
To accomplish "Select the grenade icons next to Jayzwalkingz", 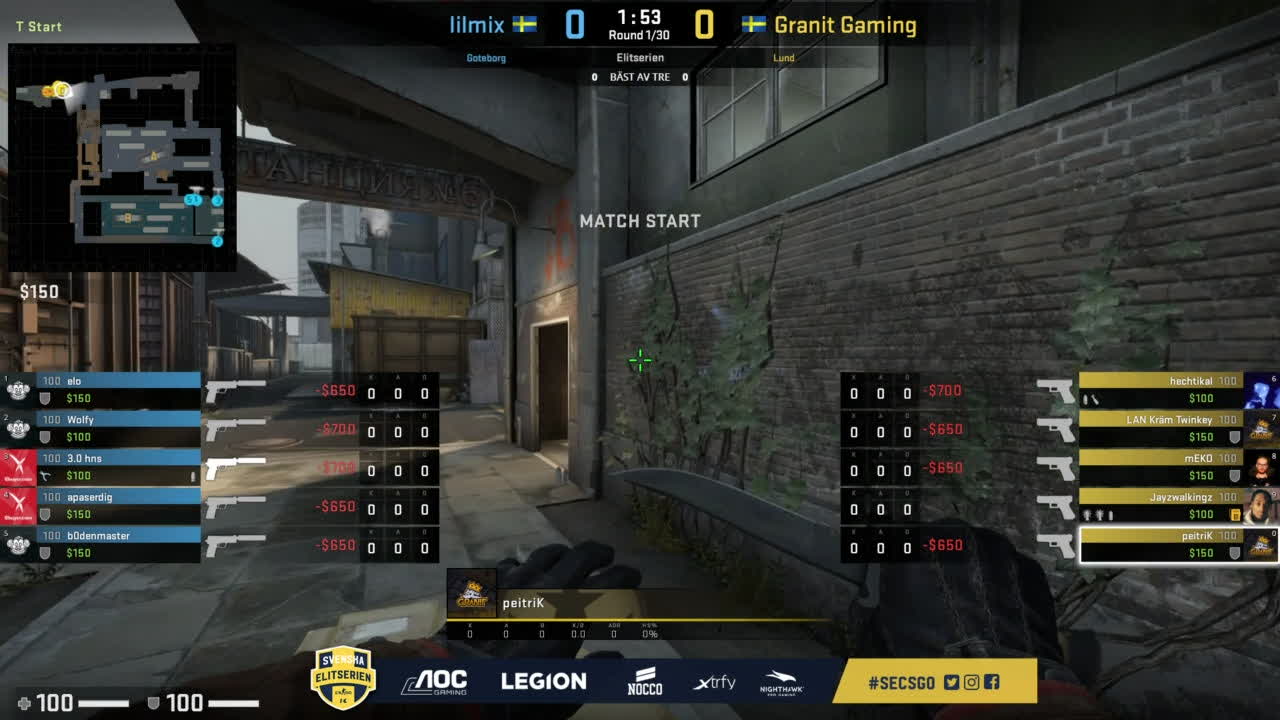I will tap(1096, 513).
